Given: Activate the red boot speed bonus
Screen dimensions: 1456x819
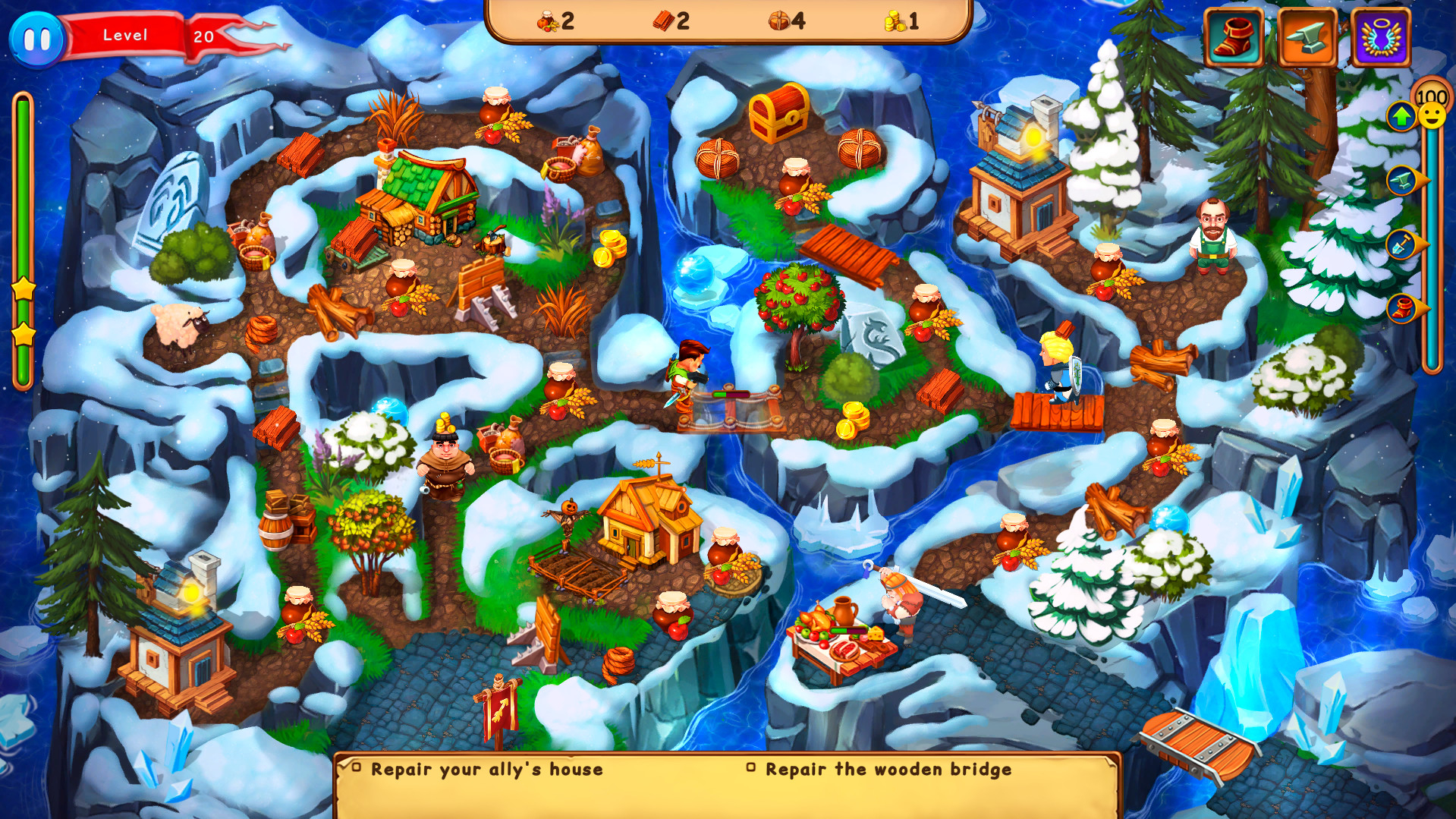Looking at the screenshot, I should (1233, 36).
